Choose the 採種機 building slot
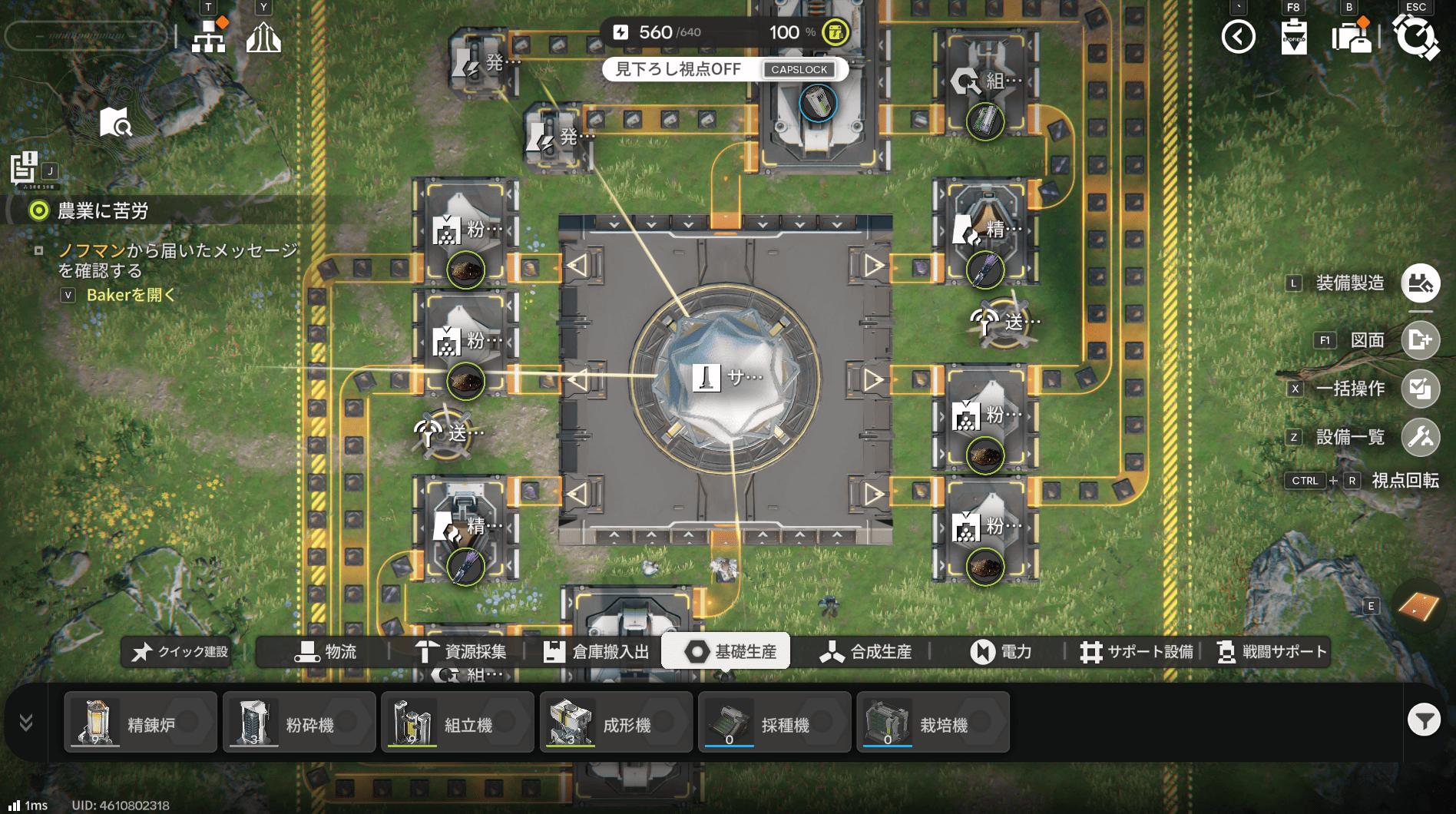 click(774, 723)
